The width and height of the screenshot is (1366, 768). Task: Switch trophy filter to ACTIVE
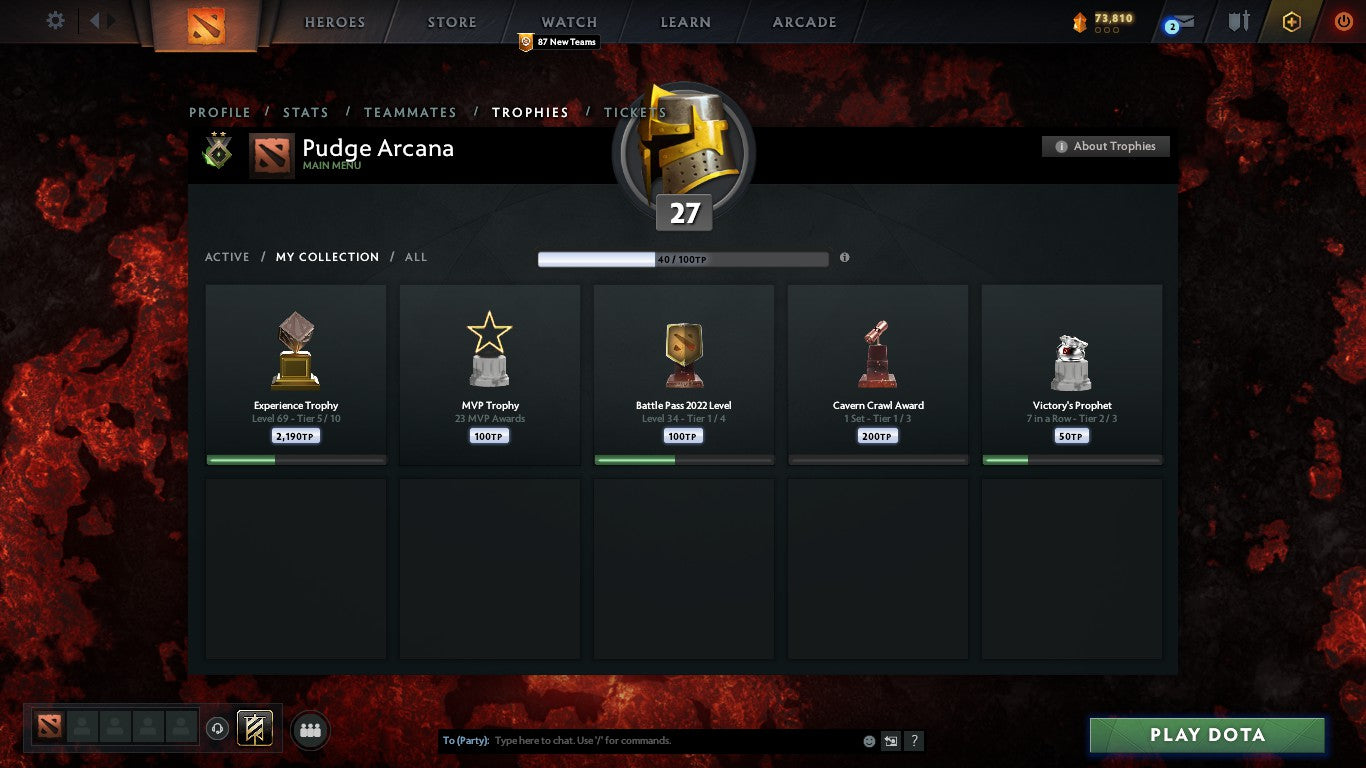click(227, 257)
